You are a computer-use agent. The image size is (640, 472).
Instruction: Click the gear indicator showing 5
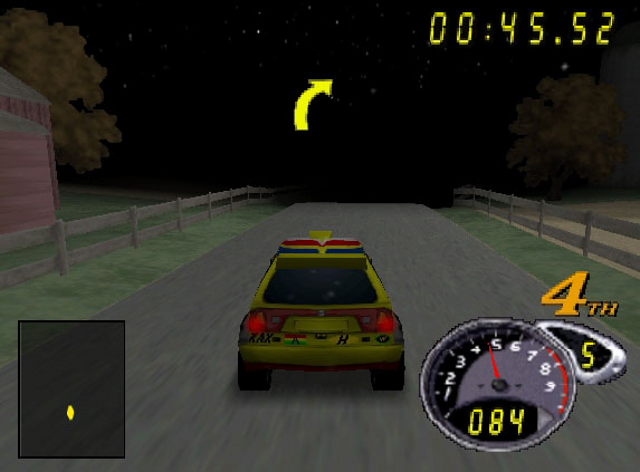tap(588, 355)
